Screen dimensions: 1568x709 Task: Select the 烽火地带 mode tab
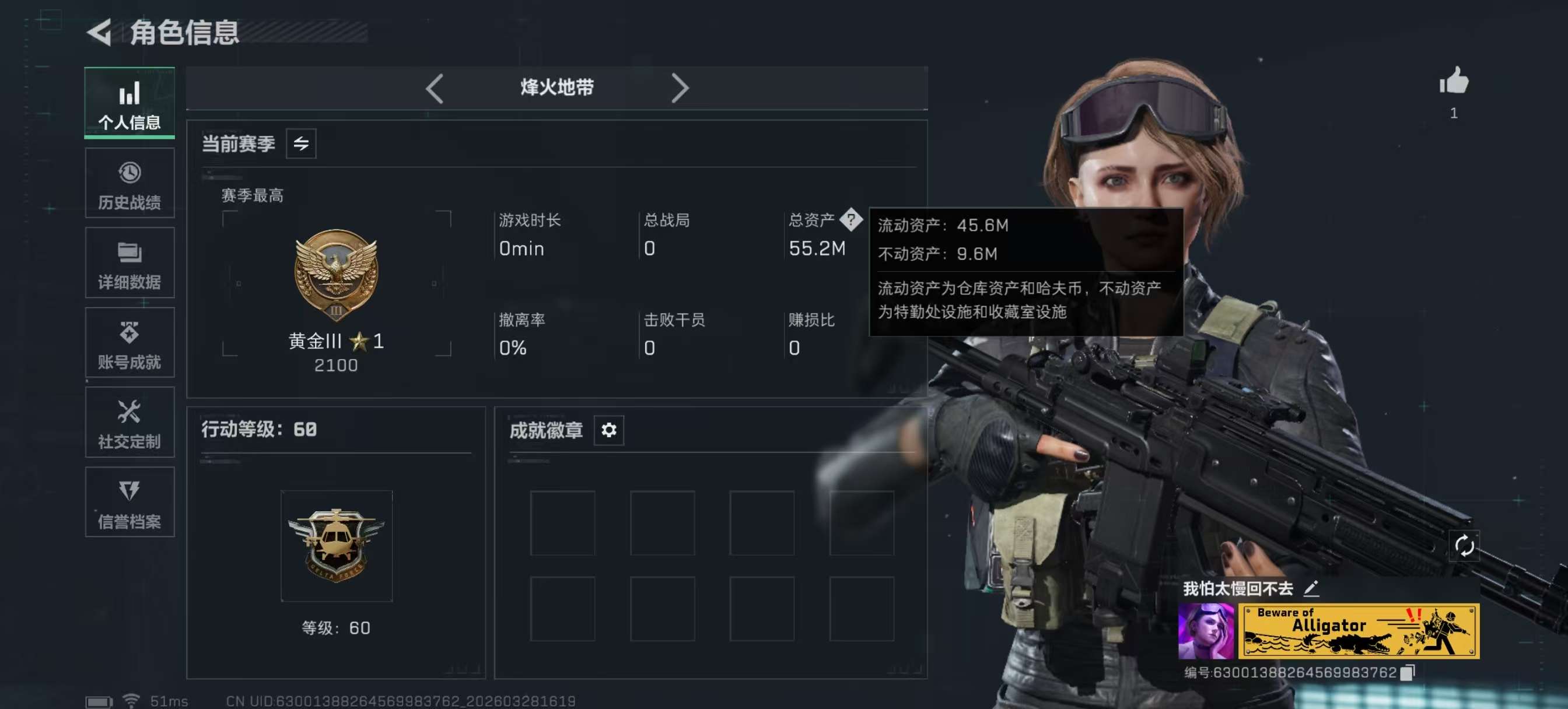[x=555, y=88]
